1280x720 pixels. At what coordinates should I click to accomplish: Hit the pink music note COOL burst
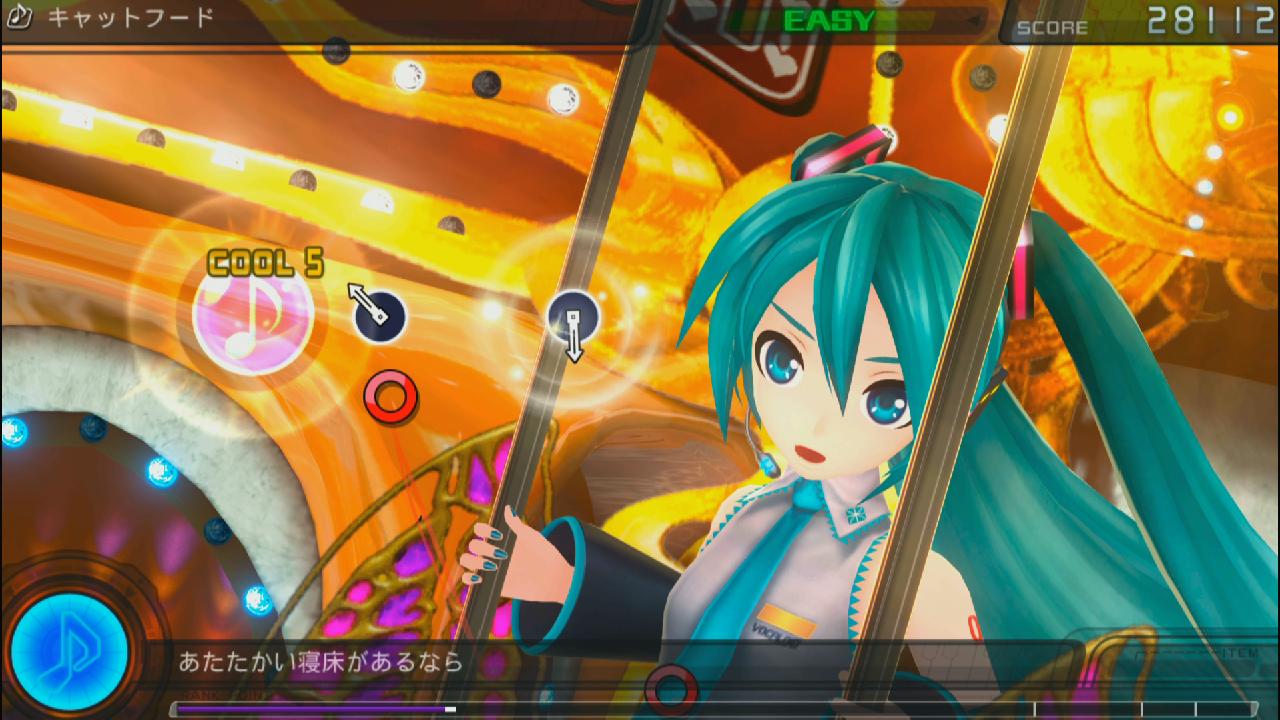tap(252, 315)
